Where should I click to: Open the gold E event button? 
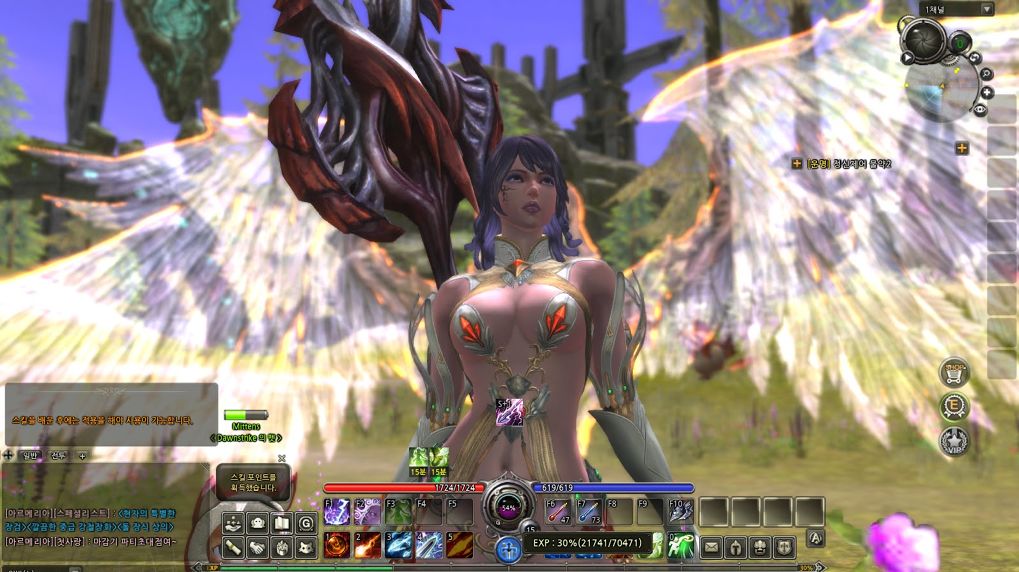click(955, 406)
